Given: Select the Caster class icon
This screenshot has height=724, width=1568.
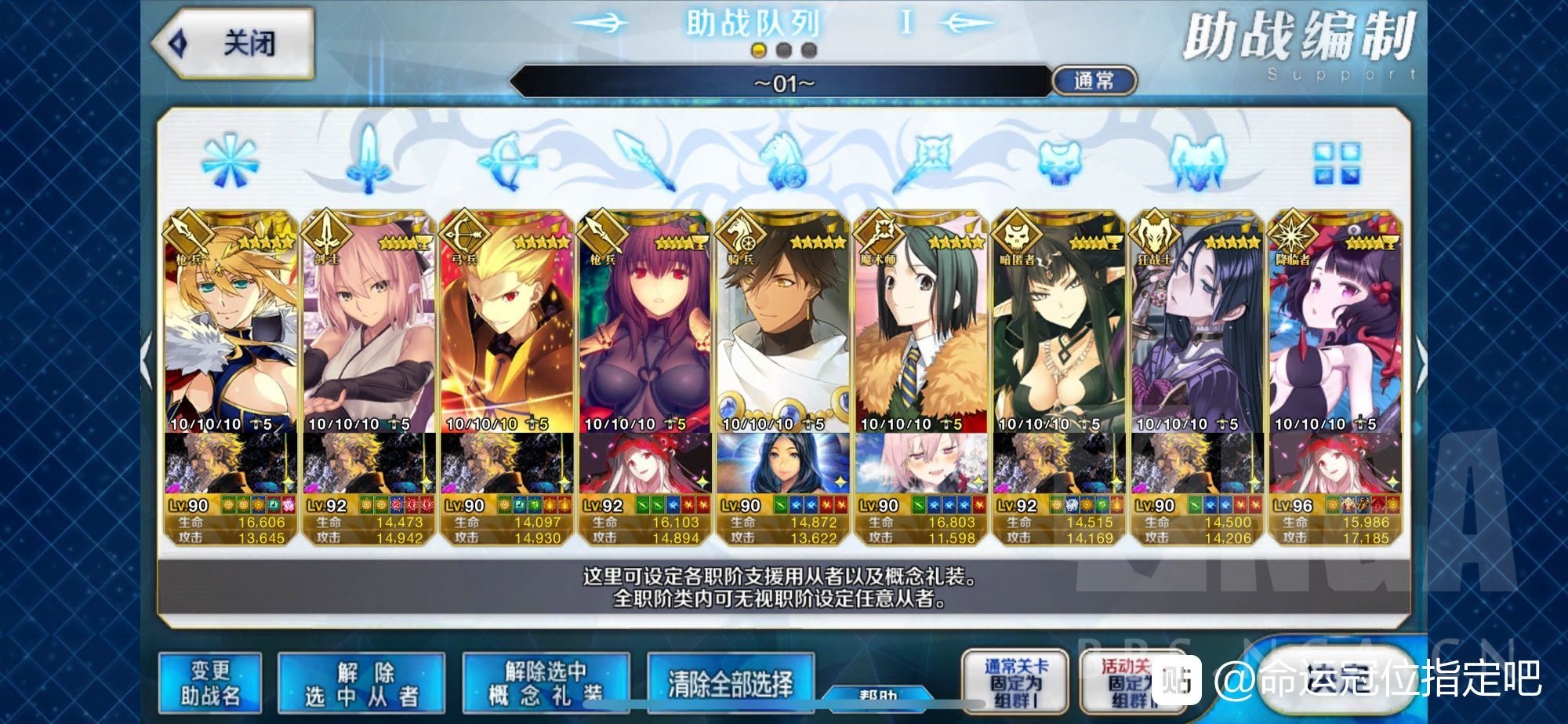Looking at the screenshot, I should [x=924, y=162].
